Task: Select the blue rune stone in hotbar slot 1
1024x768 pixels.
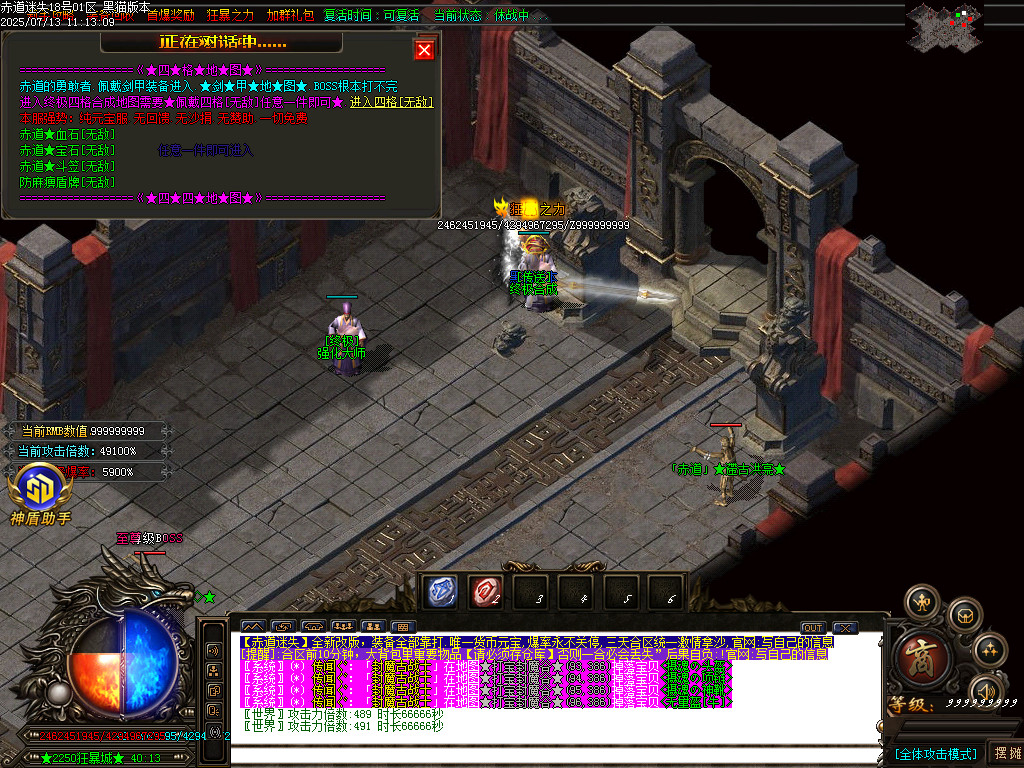Action: (x=441, y=592)
